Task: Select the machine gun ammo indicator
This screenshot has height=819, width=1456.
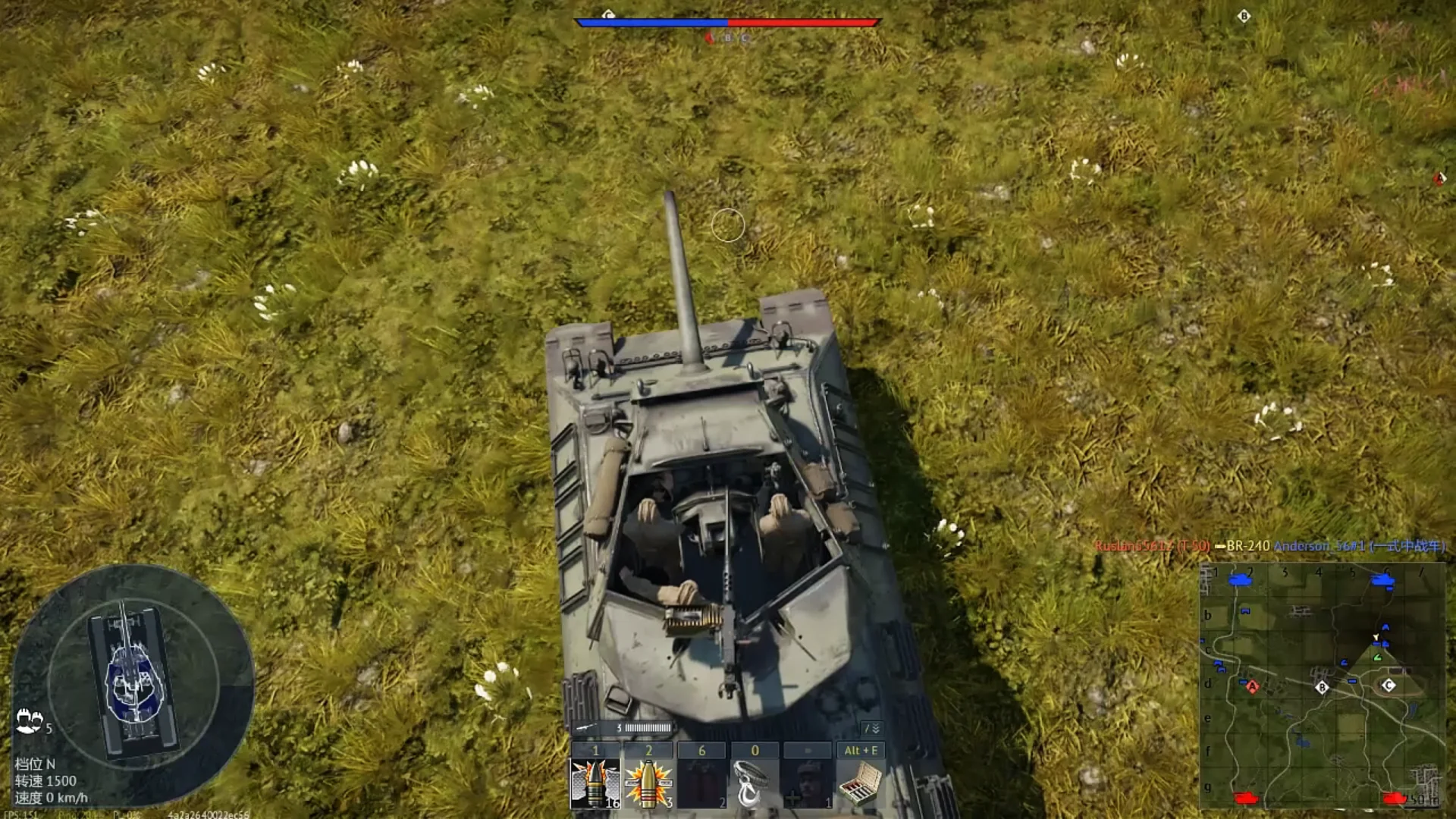Action: coord(622,728)
